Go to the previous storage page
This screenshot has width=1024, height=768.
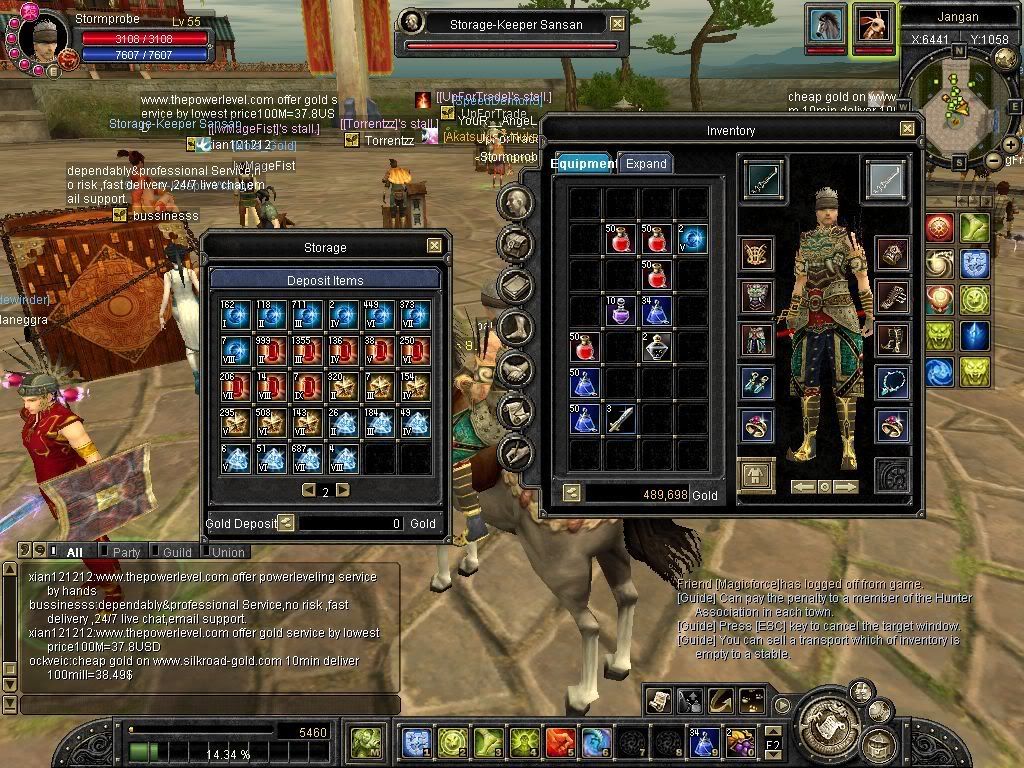click(309, 490)
